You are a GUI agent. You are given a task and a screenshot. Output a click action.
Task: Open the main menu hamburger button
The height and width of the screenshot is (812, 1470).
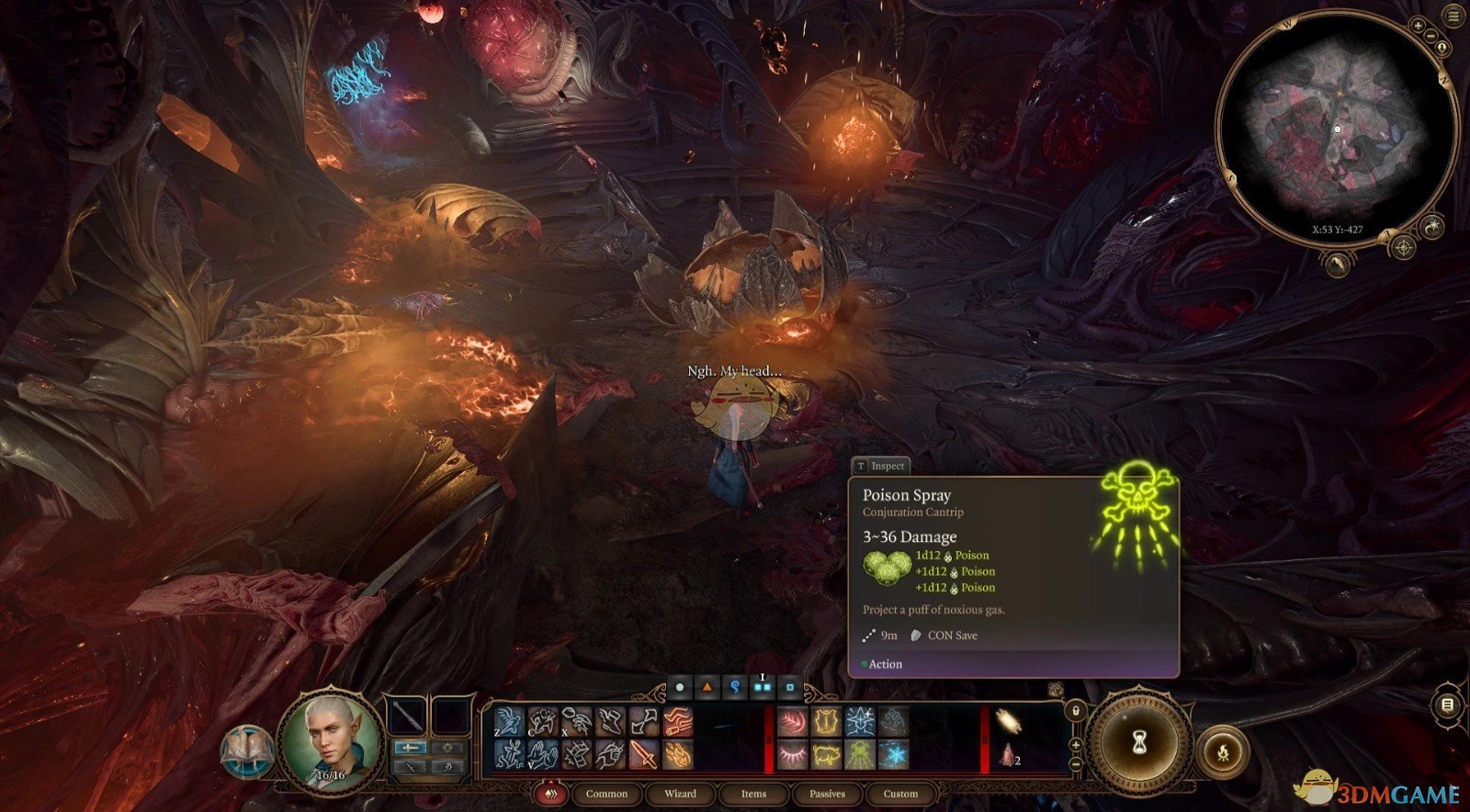[x=1453, y=17]
